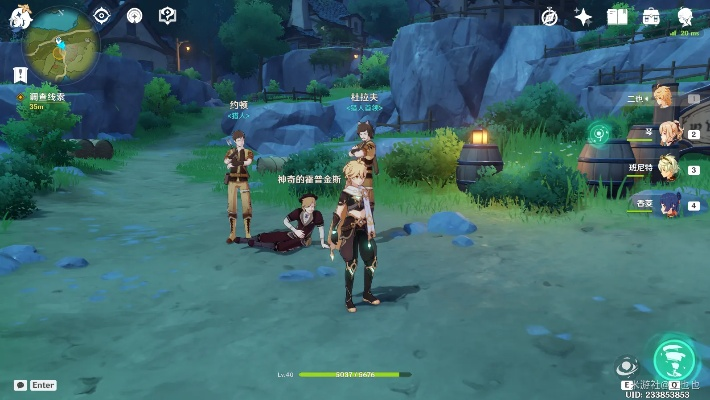Open the crossed-out compass icon
The image size is (710, 400).
tap(549, 17)
